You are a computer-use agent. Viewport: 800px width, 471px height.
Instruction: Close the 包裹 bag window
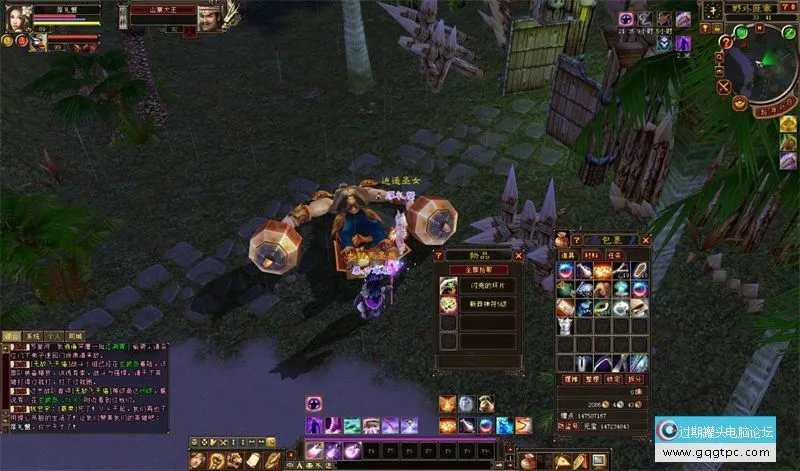(646, 240)
